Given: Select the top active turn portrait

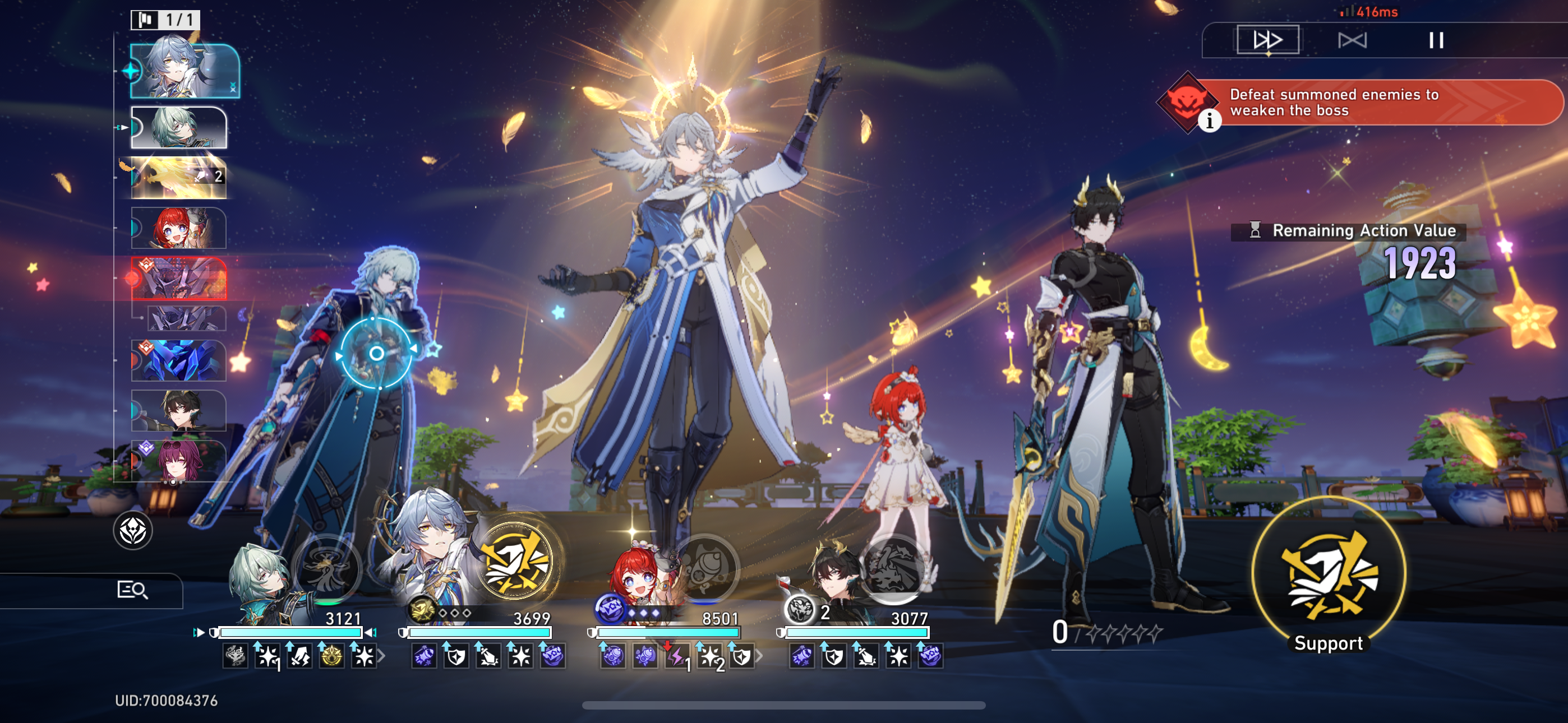Looking at the screenshot, I should [x=185, y=71].
